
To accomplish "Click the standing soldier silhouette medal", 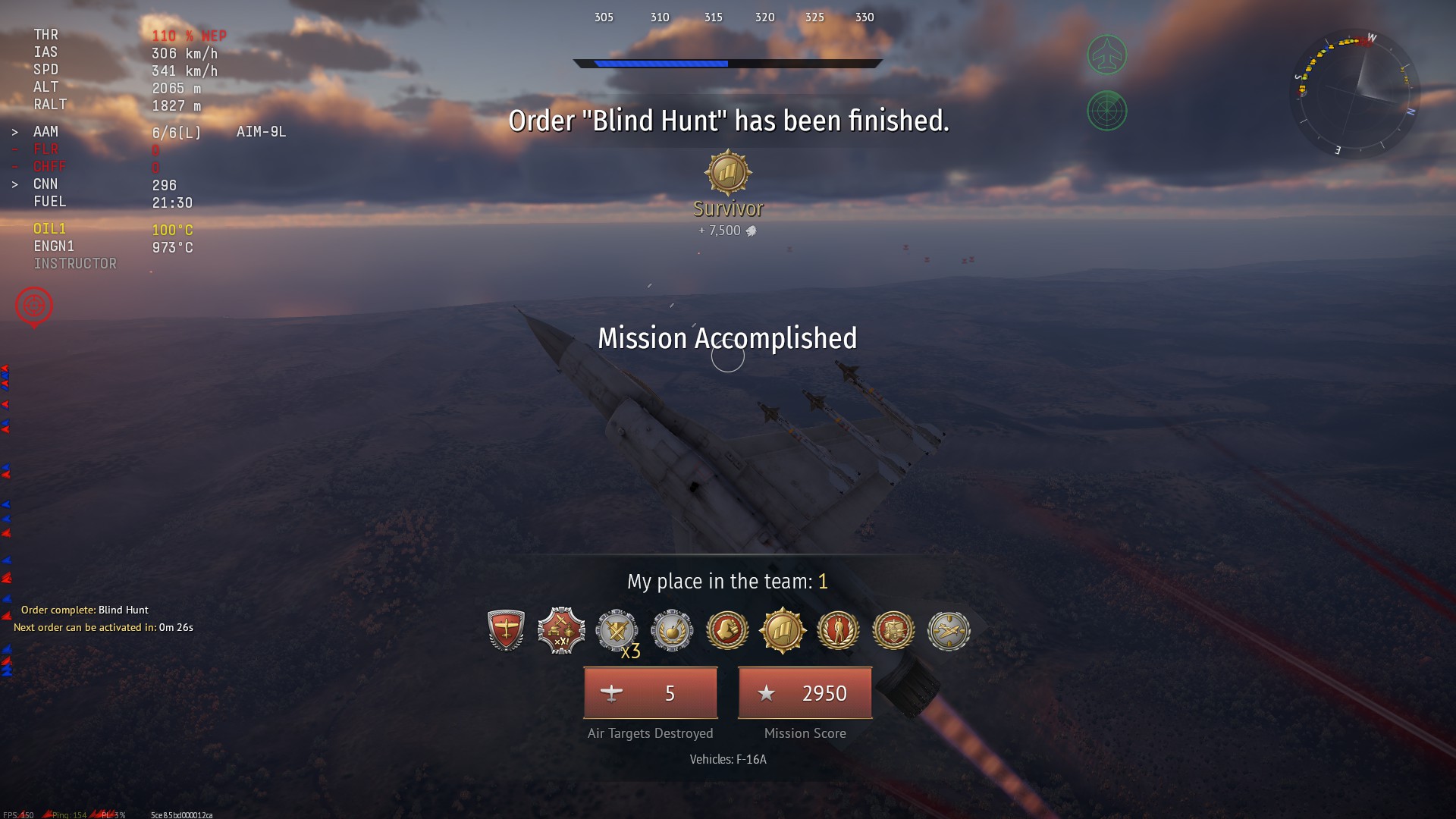I will click(838, 630).
